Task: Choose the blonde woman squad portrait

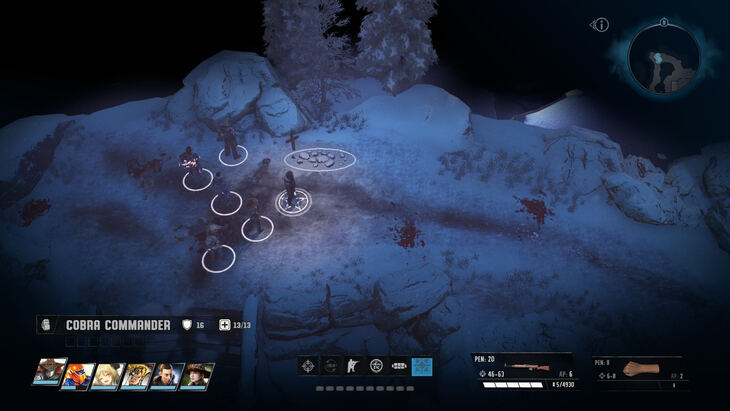Action: [107, 375]
